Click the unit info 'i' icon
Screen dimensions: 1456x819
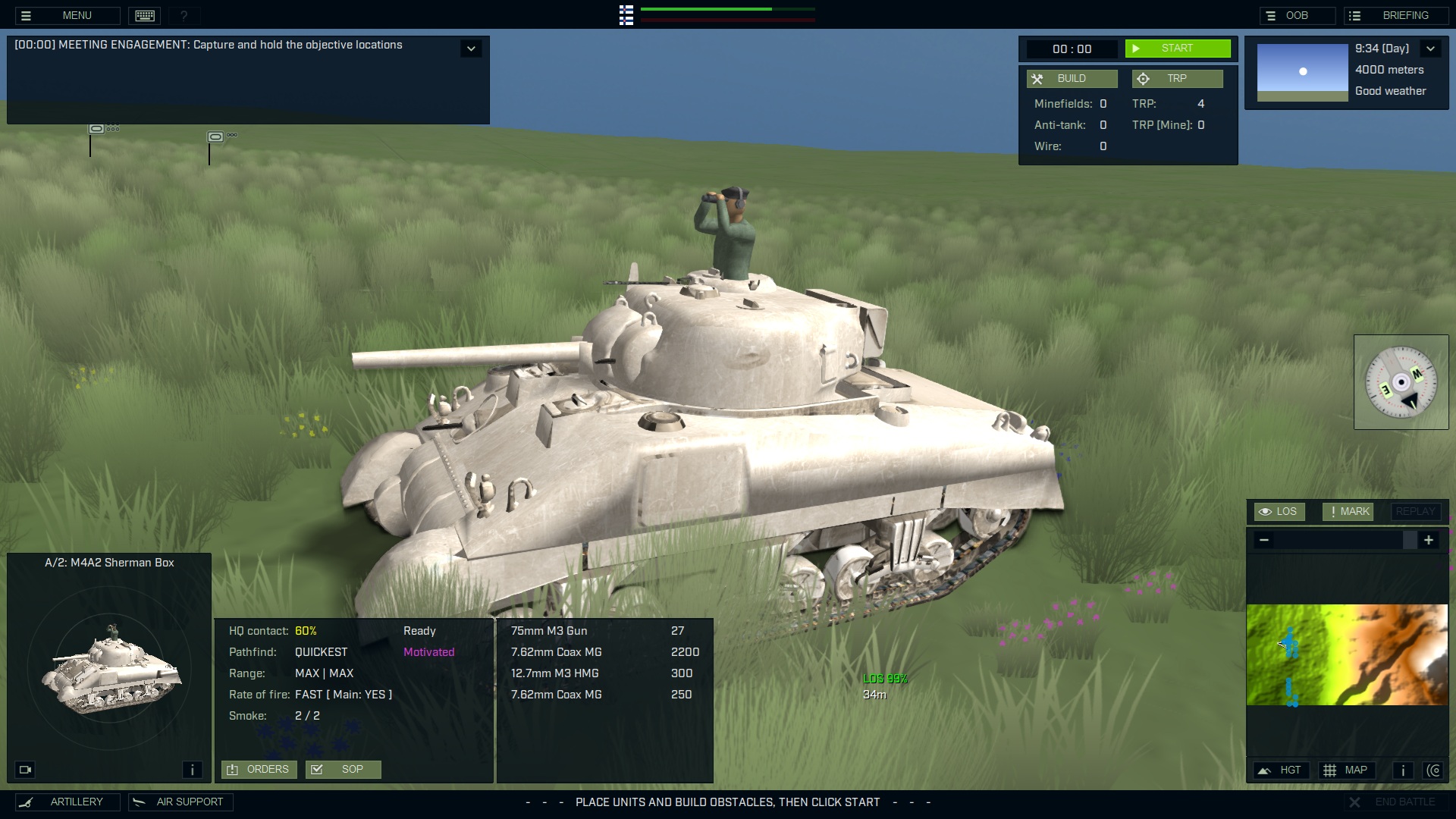tap(192, 769)
